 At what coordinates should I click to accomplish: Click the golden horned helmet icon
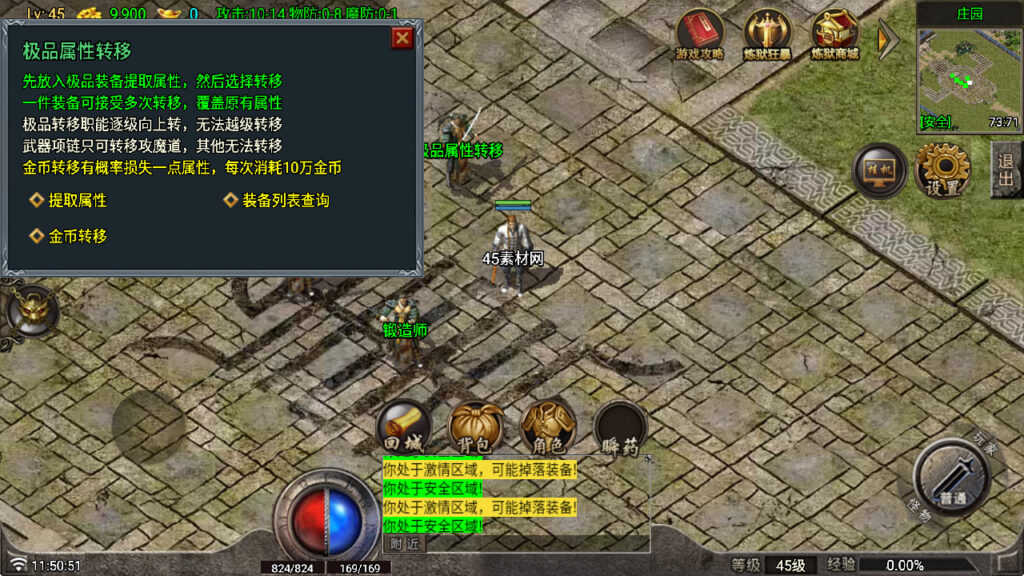tap(31, 309)
